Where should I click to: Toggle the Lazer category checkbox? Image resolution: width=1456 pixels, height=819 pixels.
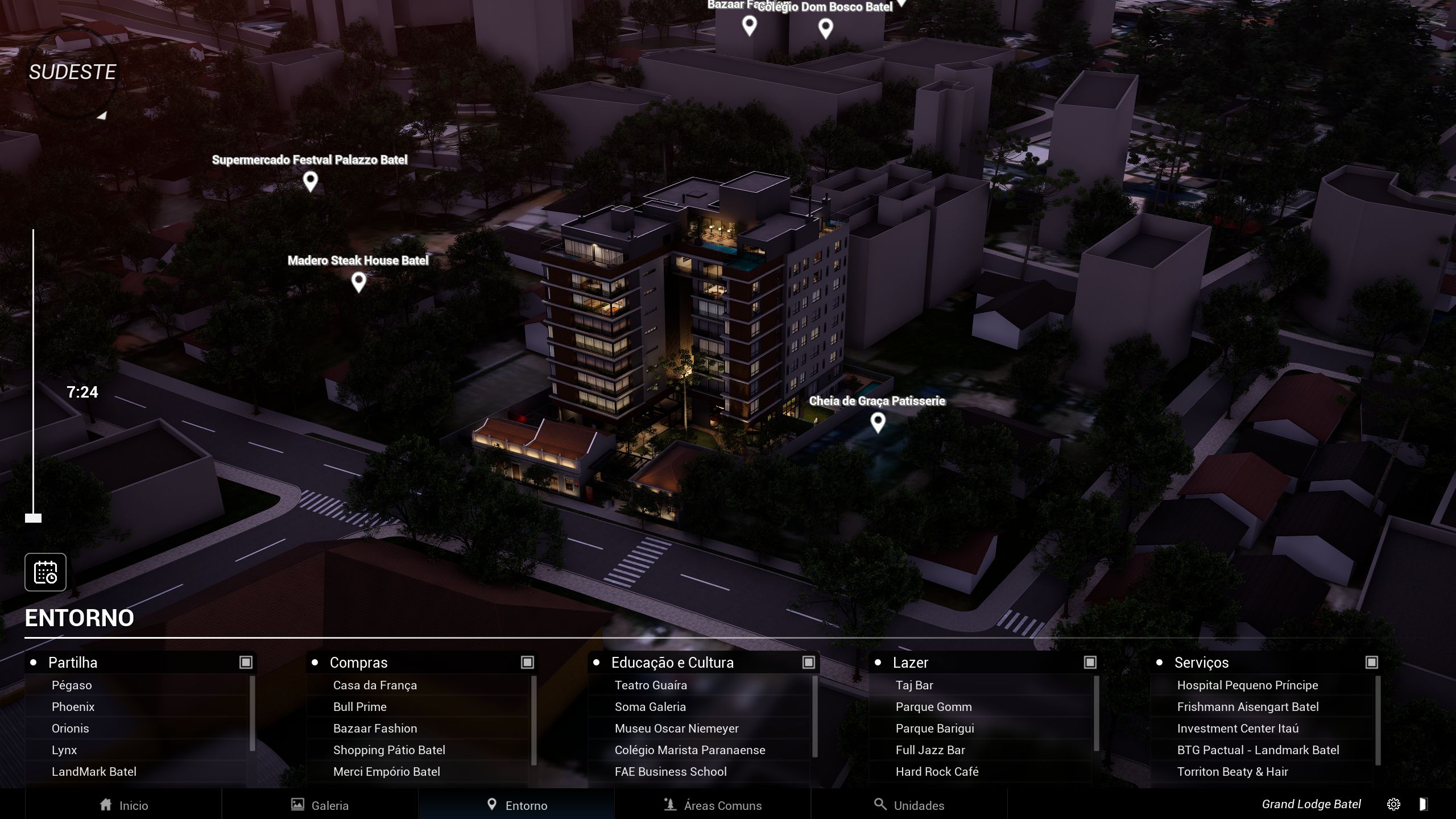pos(1090,662)
